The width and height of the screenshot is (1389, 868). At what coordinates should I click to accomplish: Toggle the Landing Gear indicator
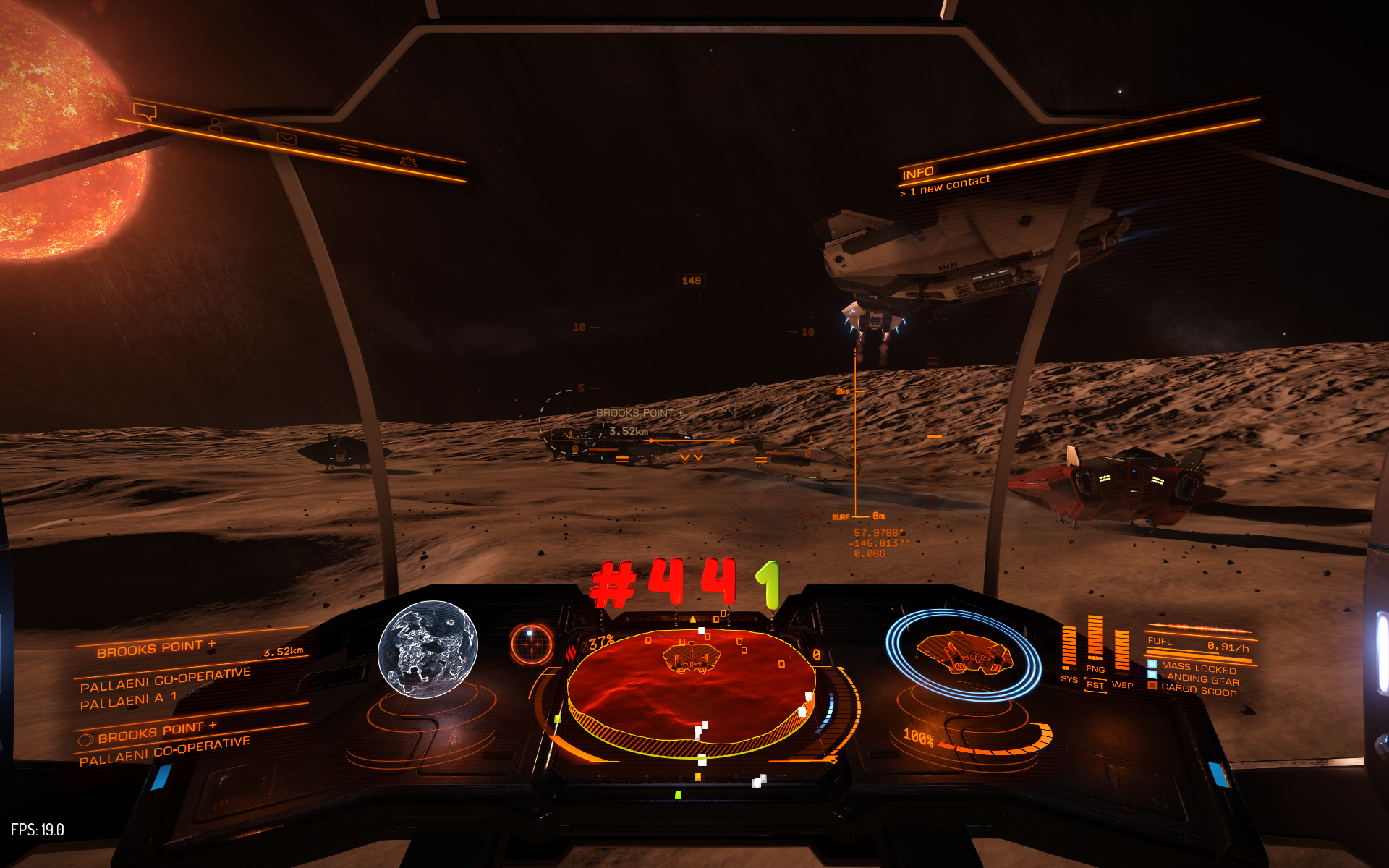click(x=1199, y=678)
